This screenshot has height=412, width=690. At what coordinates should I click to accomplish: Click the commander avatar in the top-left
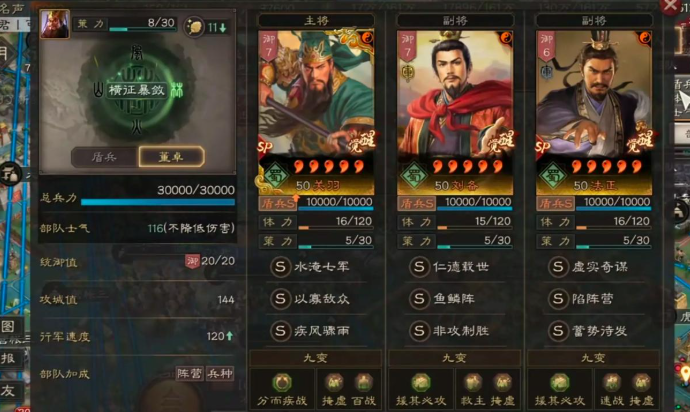(x=54, y=24)
